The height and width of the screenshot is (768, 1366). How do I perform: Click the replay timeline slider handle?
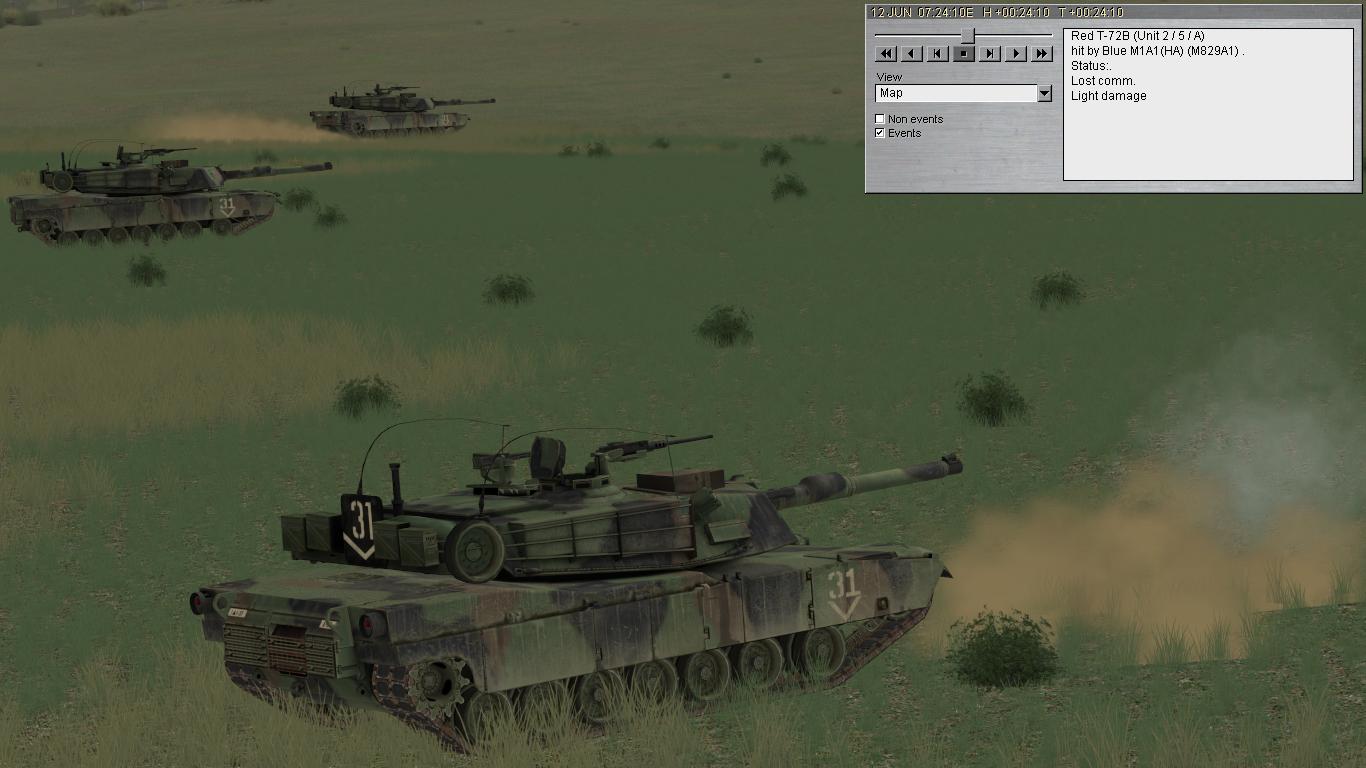point(966,34)
